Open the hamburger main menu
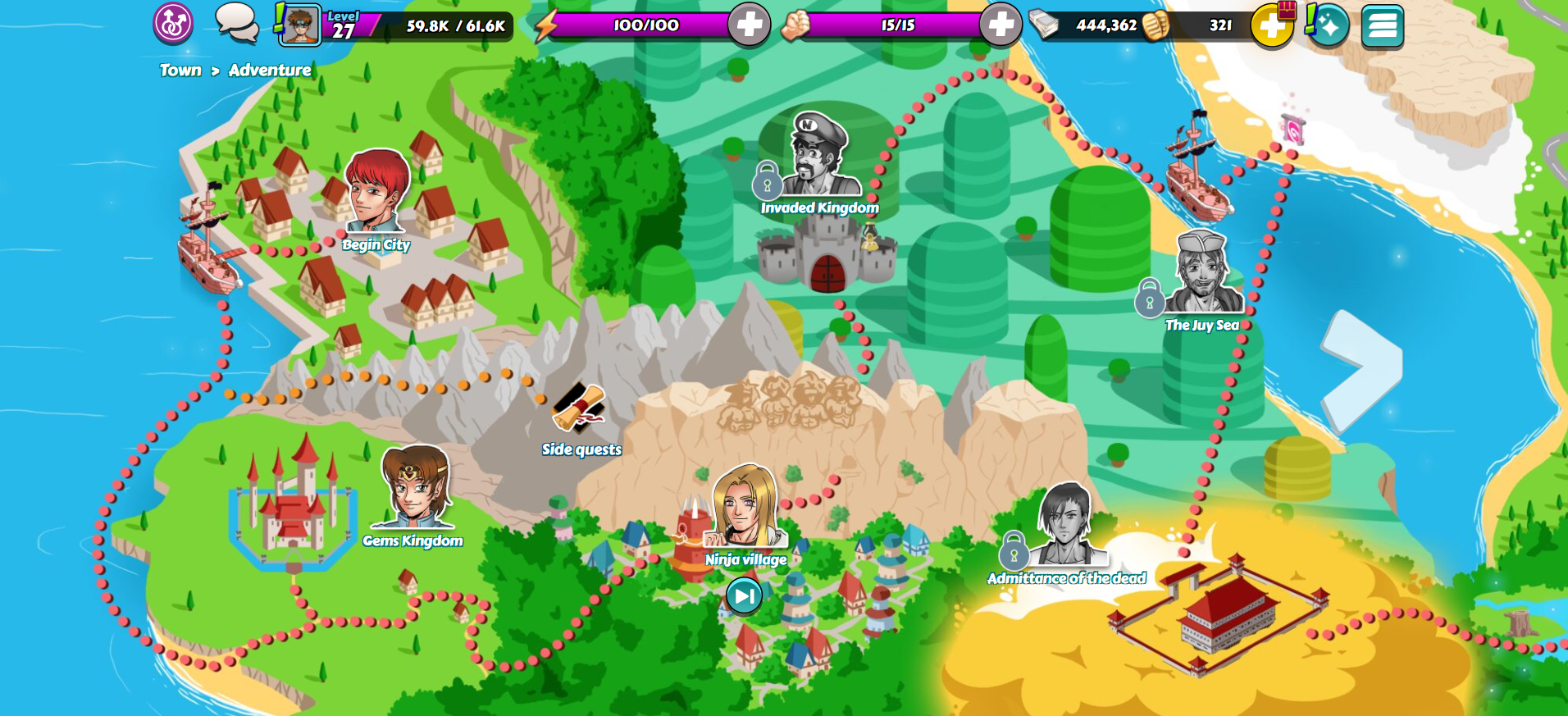1568x716 pixels. (x=1382, y=26)
